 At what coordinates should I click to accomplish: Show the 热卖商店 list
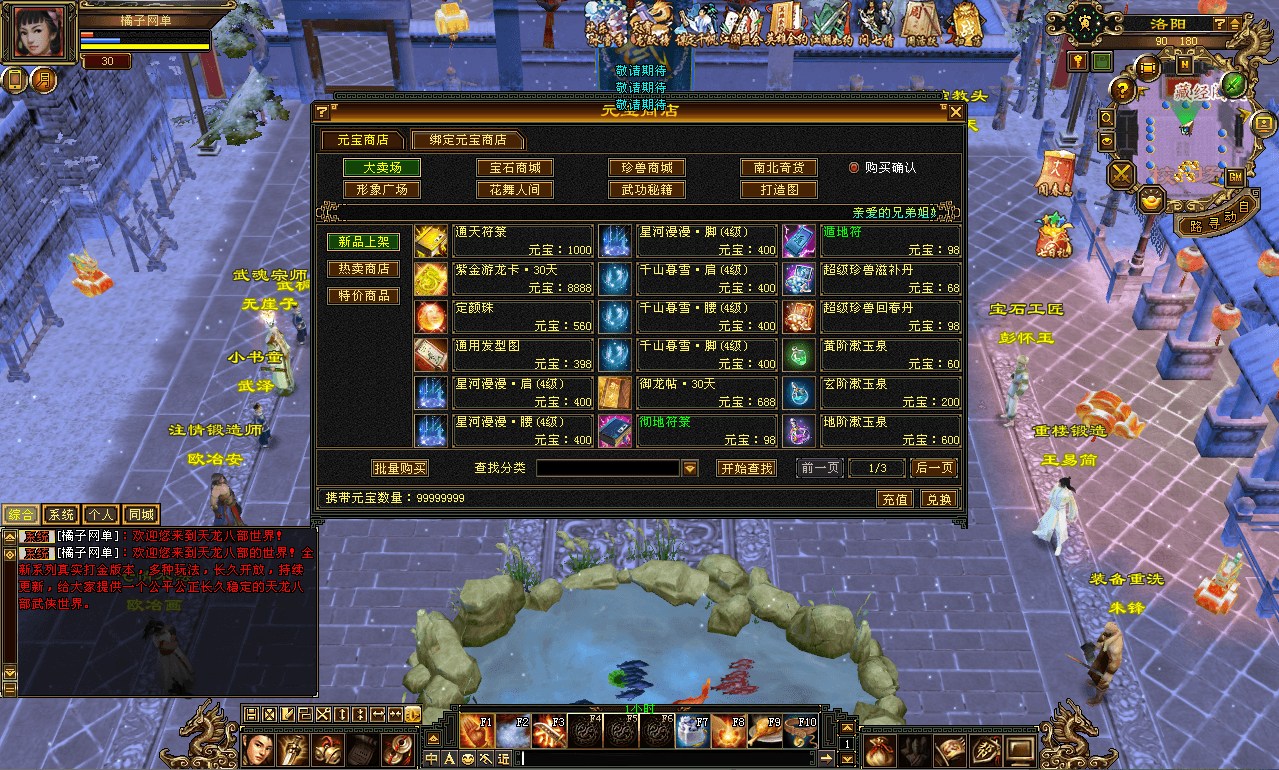tap(363, 269)
